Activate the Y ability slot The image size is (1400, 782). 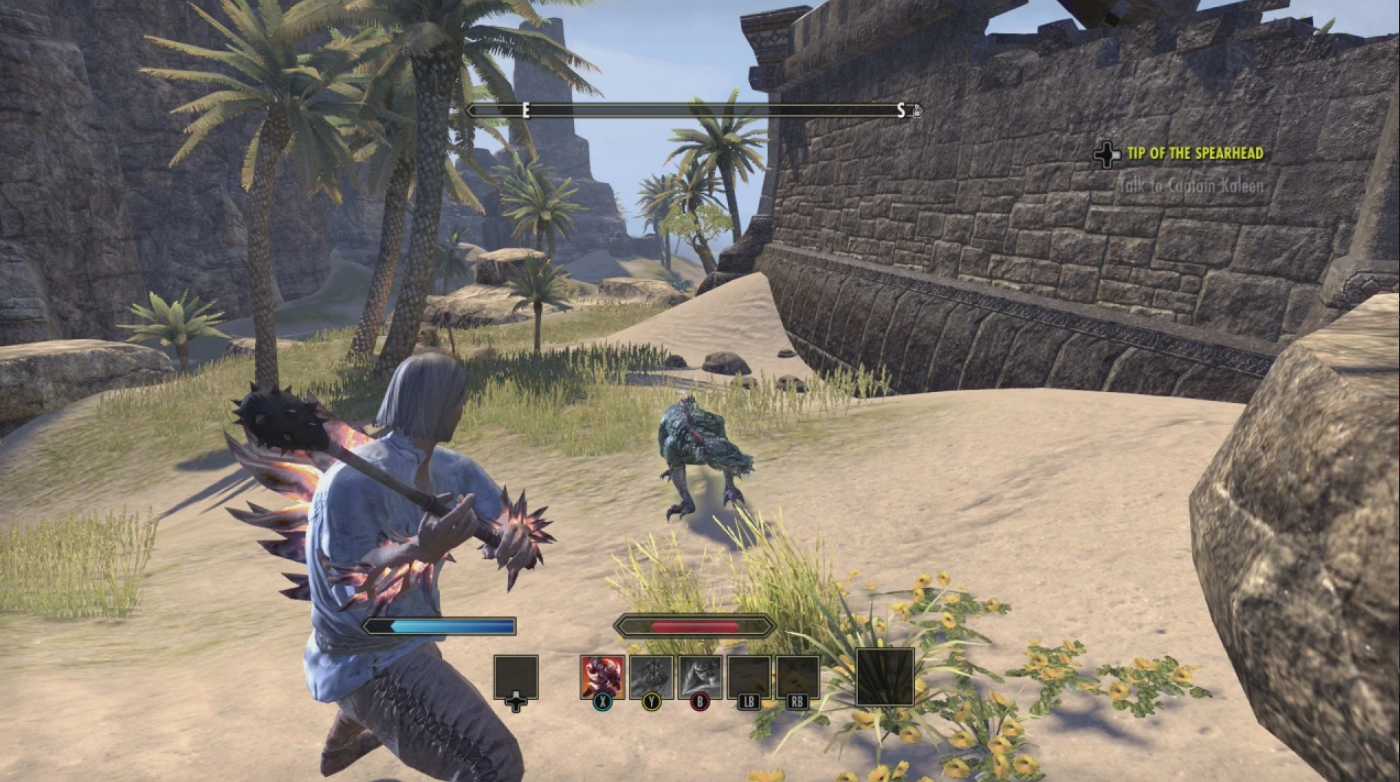[x=650, y=676]
